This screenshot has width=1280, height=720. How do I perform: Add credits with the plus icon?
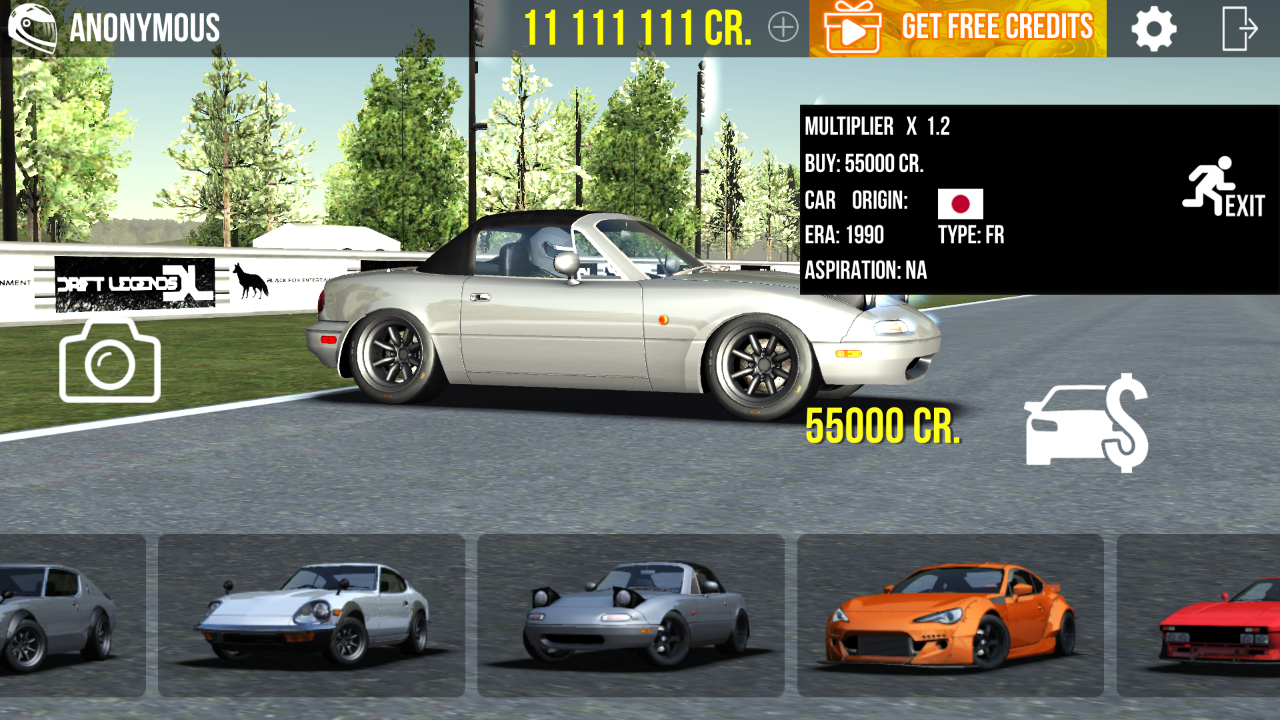(x=783, y=28)
